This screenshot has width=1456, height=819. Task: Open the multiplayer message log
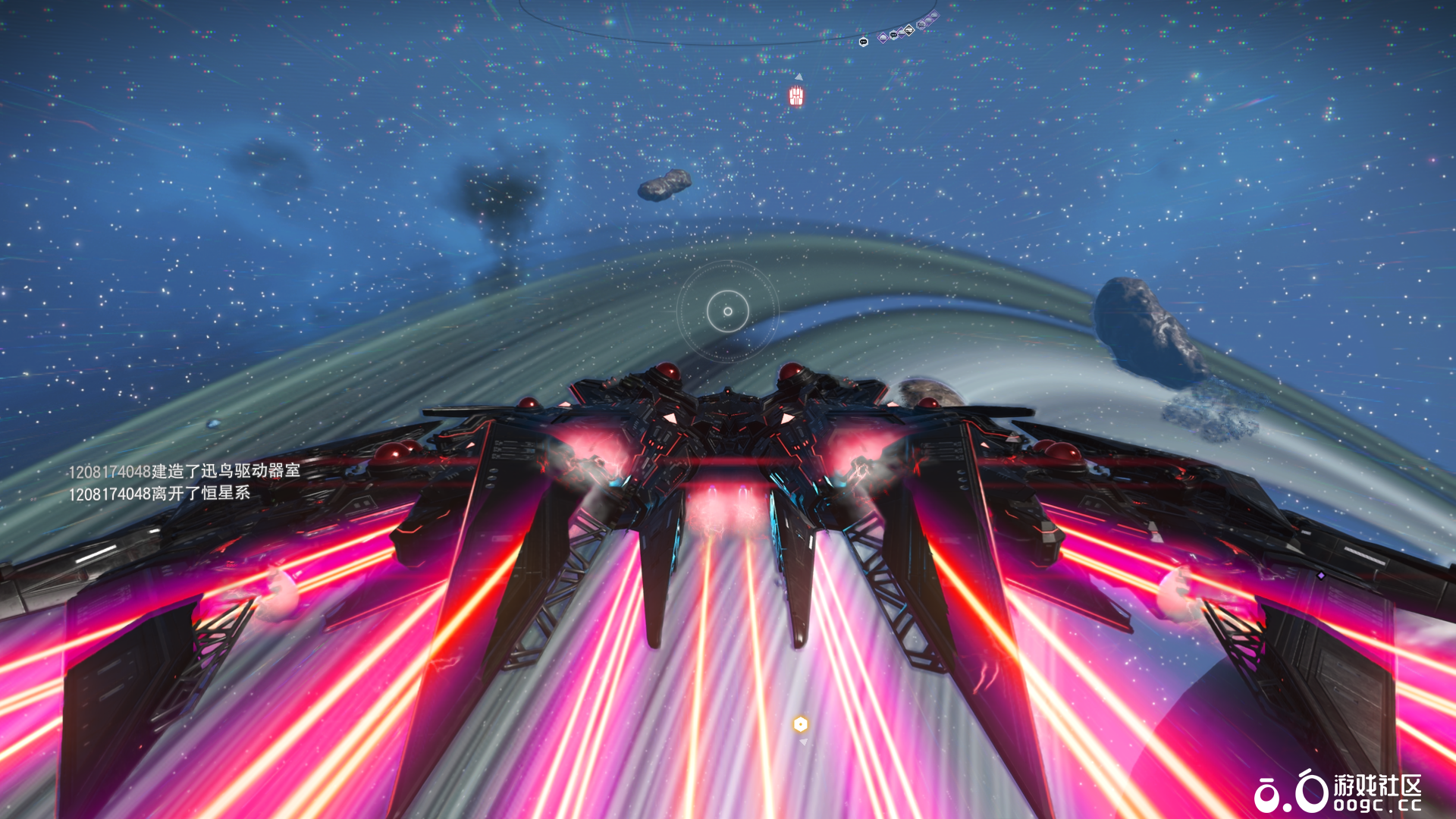pyautogui.click(x=184, y=482)
